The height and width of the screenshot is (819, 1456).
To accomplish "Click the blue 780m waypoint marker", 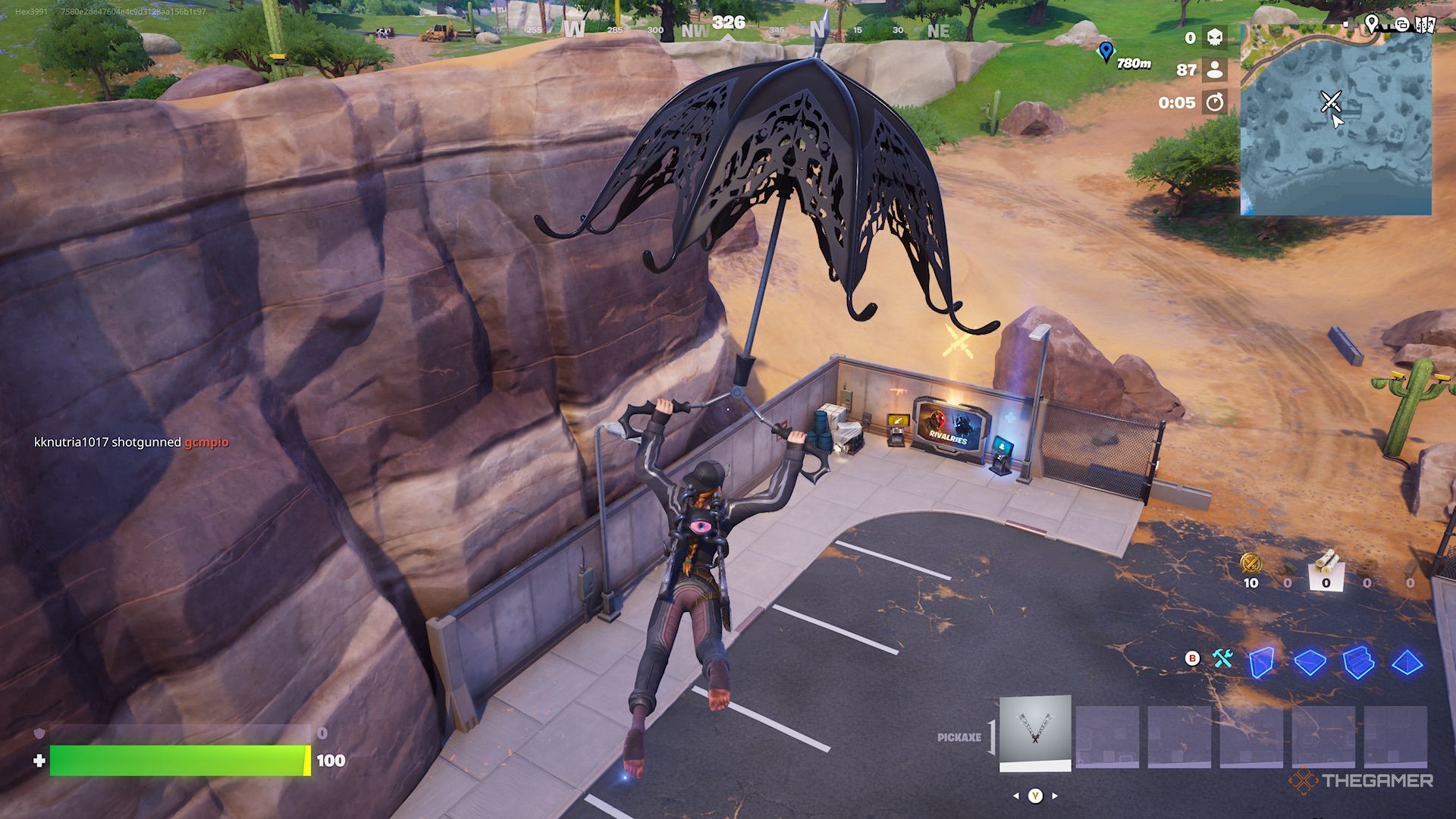I will pyautogui.click(x=1106, y=52).
